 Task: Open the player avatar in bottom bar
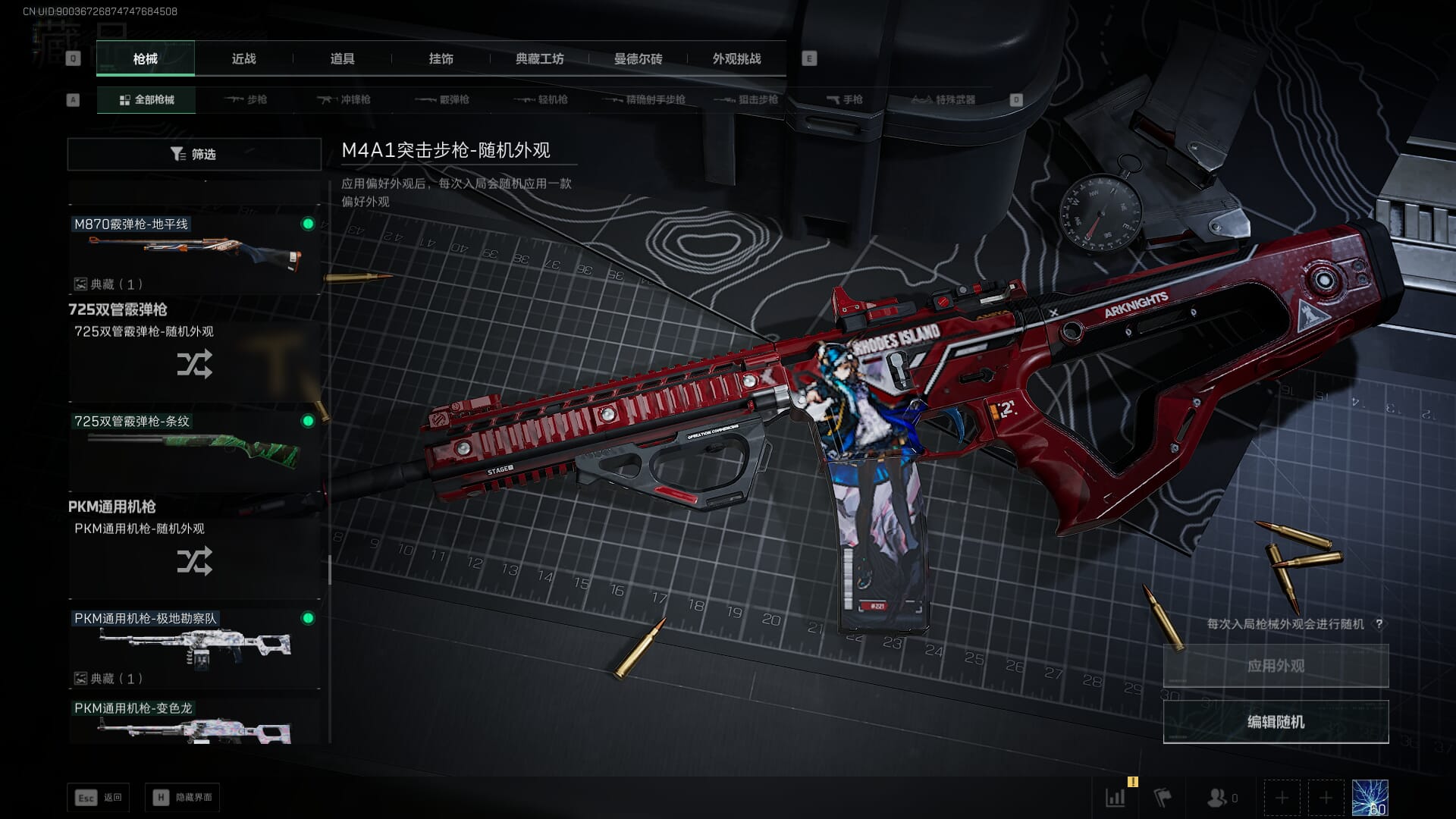click(1370, 798)
